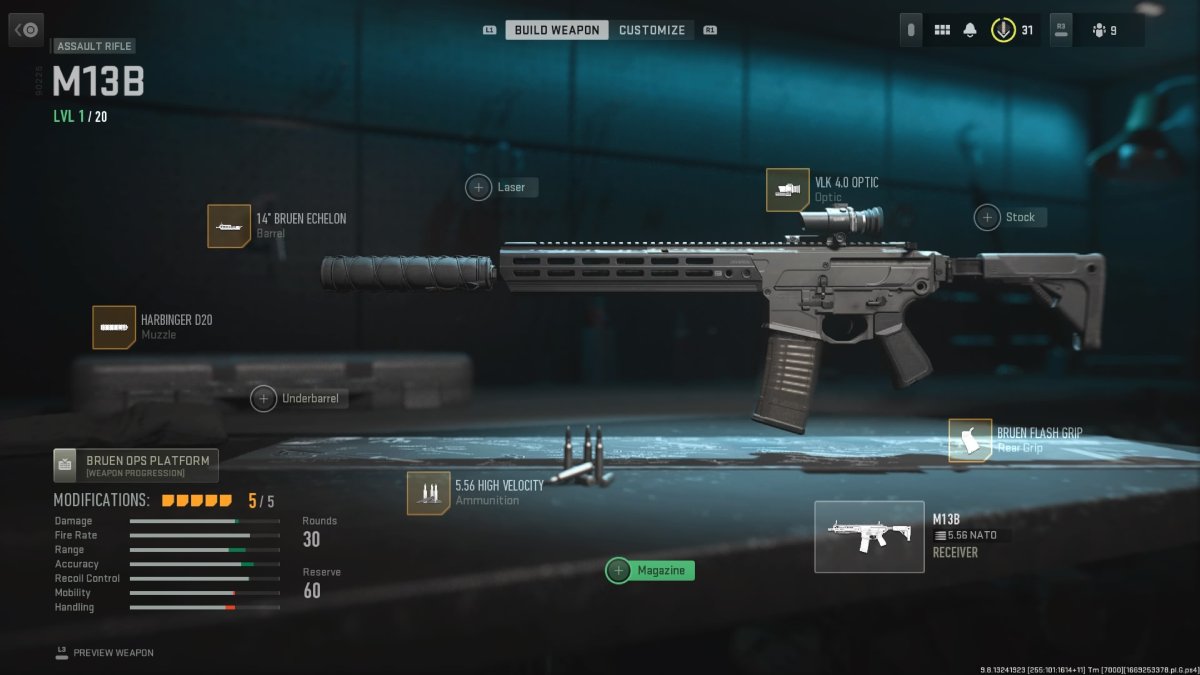Click the yellow download token icon
The height and width of the screenshot is (675, 1200).
click(1002, 30)
